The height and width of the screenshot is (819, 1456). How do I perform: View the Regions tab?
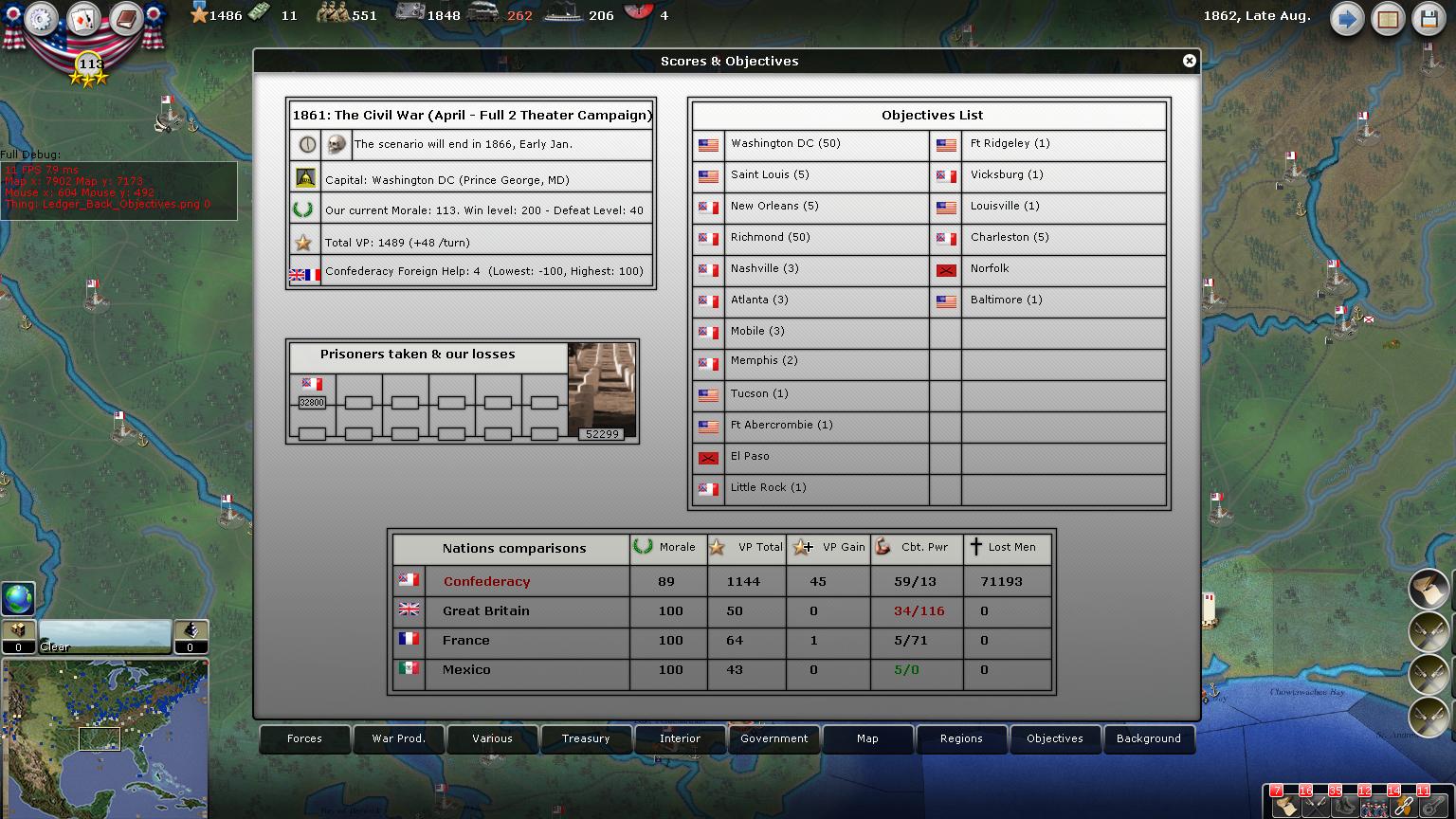tap(961, 738)
